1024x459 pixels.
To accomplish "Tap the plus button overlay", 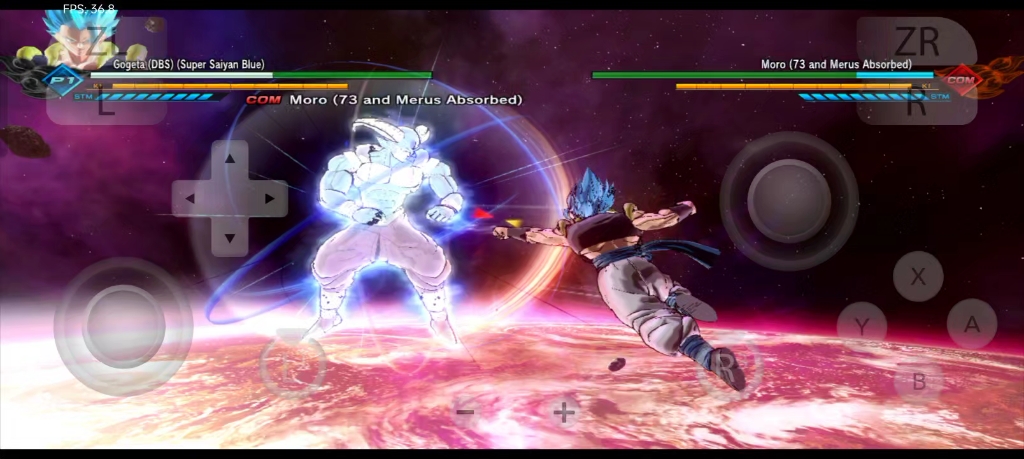I will pyautogui.click(x=565, y=411).
